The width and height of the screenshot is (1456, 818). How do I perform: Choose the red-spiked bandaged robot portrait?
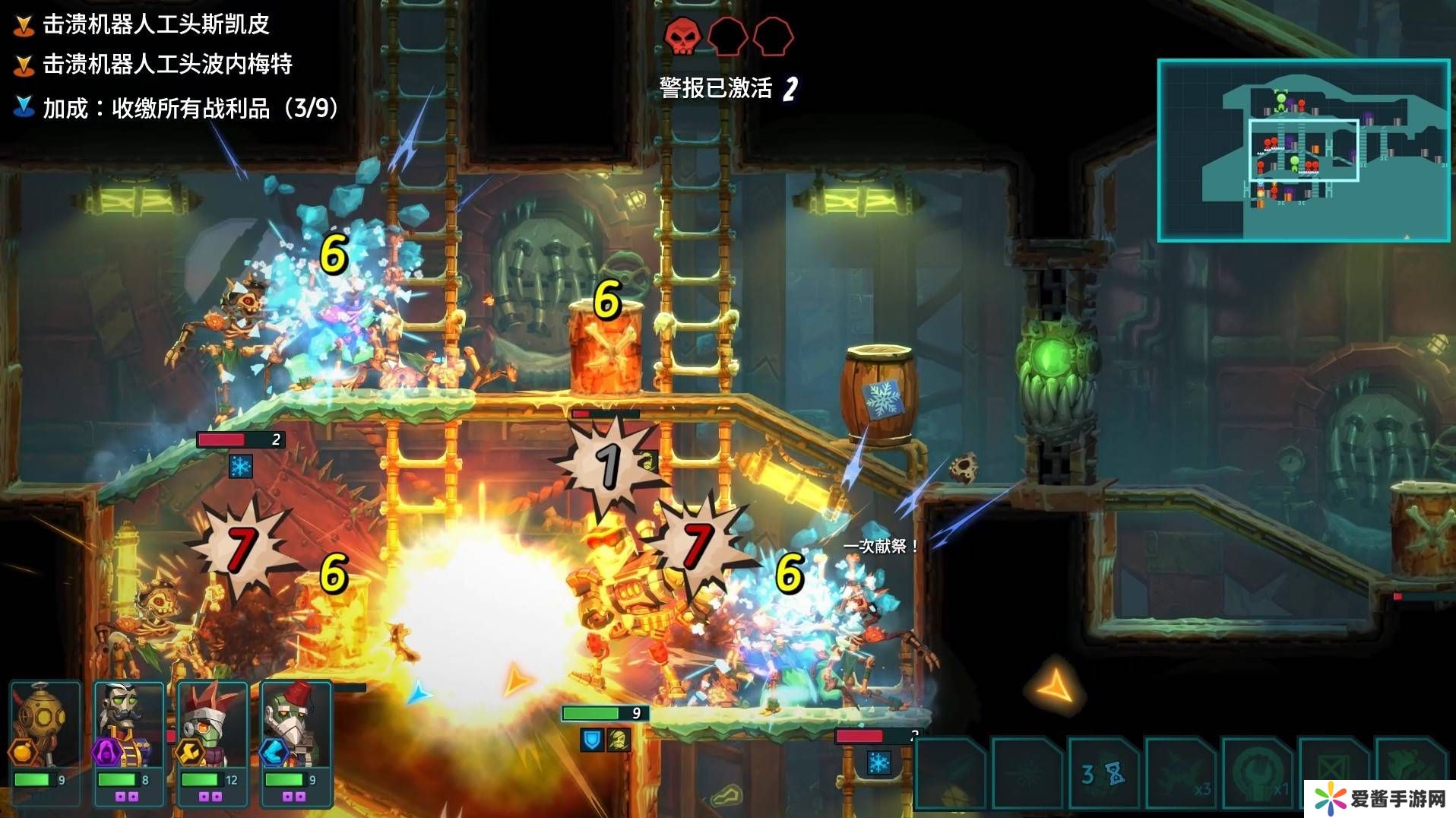pyautogui.click(x=212, y=726)
